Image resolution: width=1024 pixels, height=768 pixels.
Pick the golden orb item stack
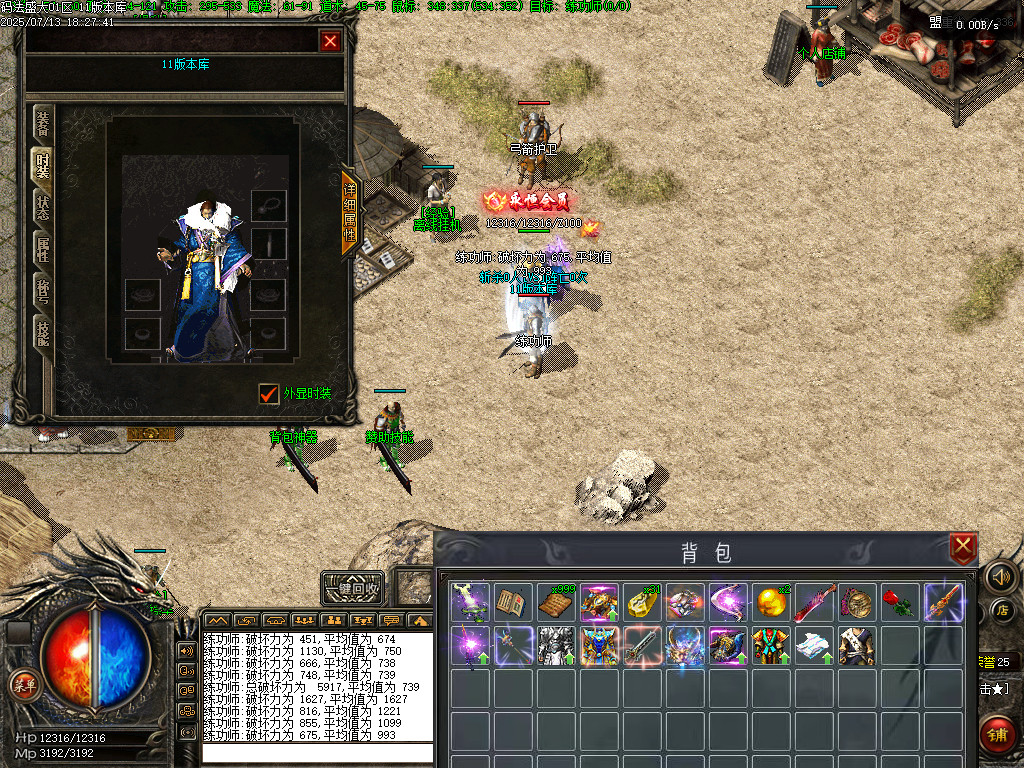[770, 603]
